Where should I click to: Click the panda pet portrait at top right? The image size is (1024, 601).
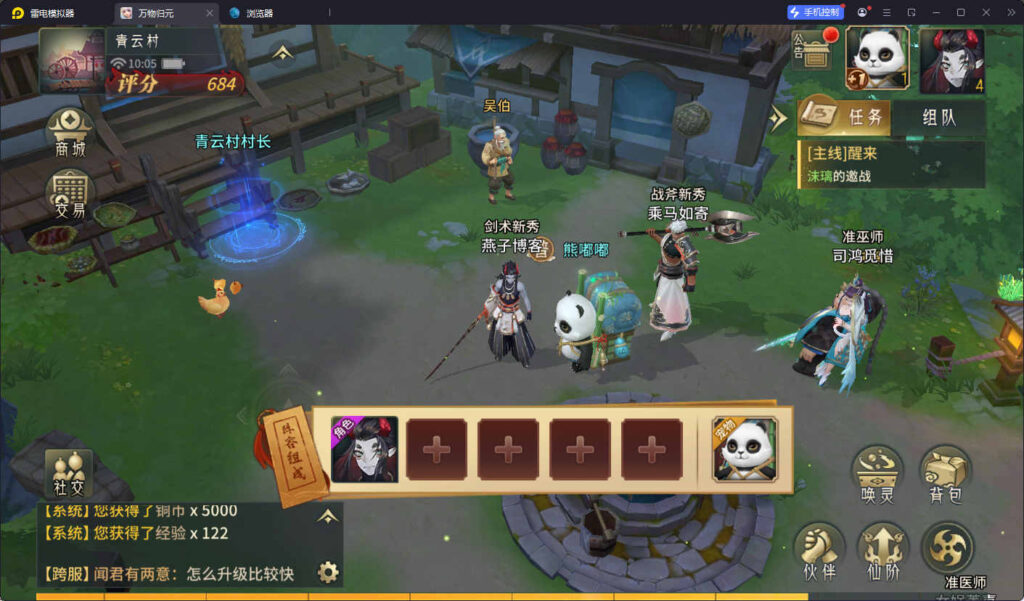[877, 59]
